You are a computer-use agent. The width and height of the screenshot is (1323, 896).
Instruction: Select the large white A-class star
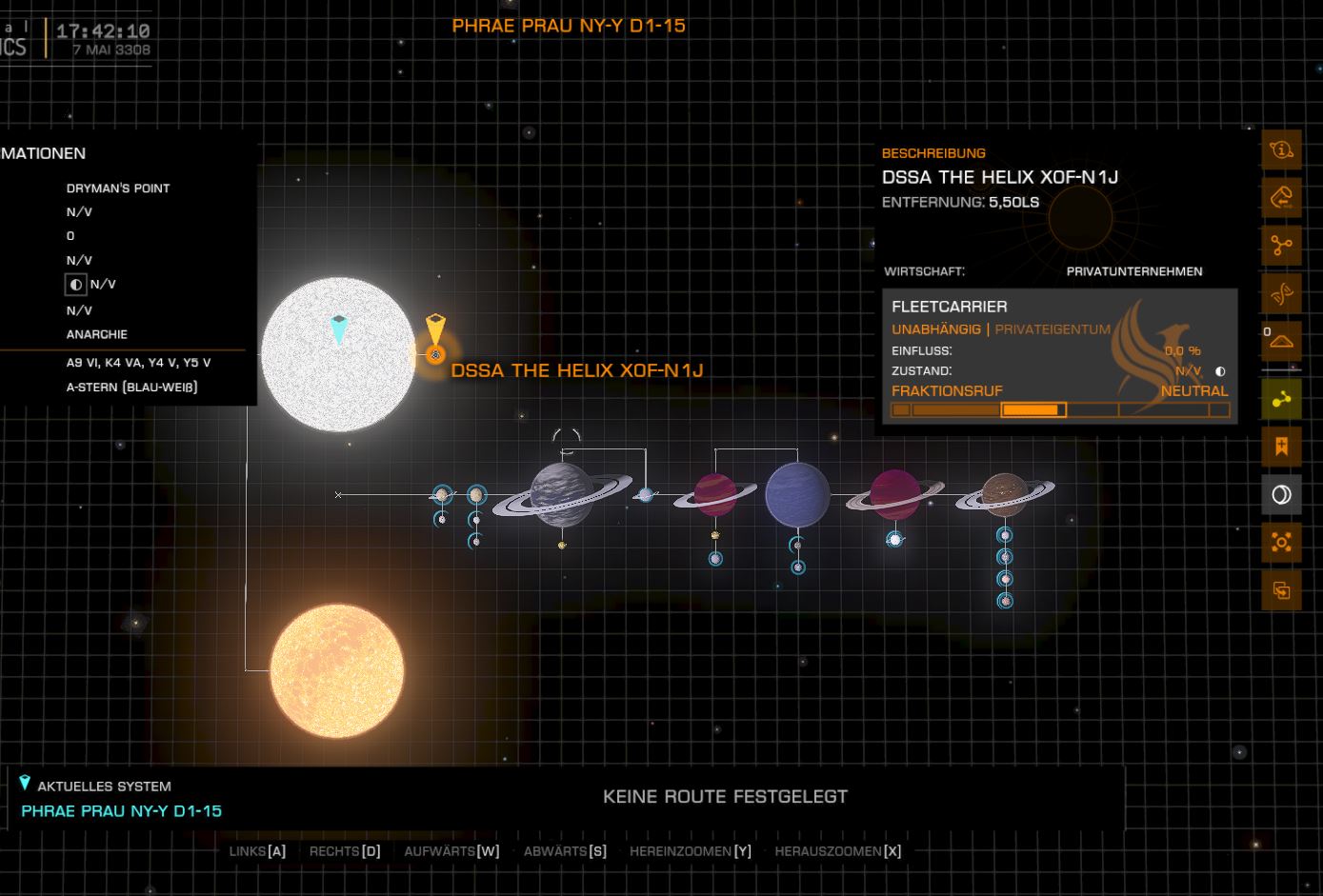338,354
